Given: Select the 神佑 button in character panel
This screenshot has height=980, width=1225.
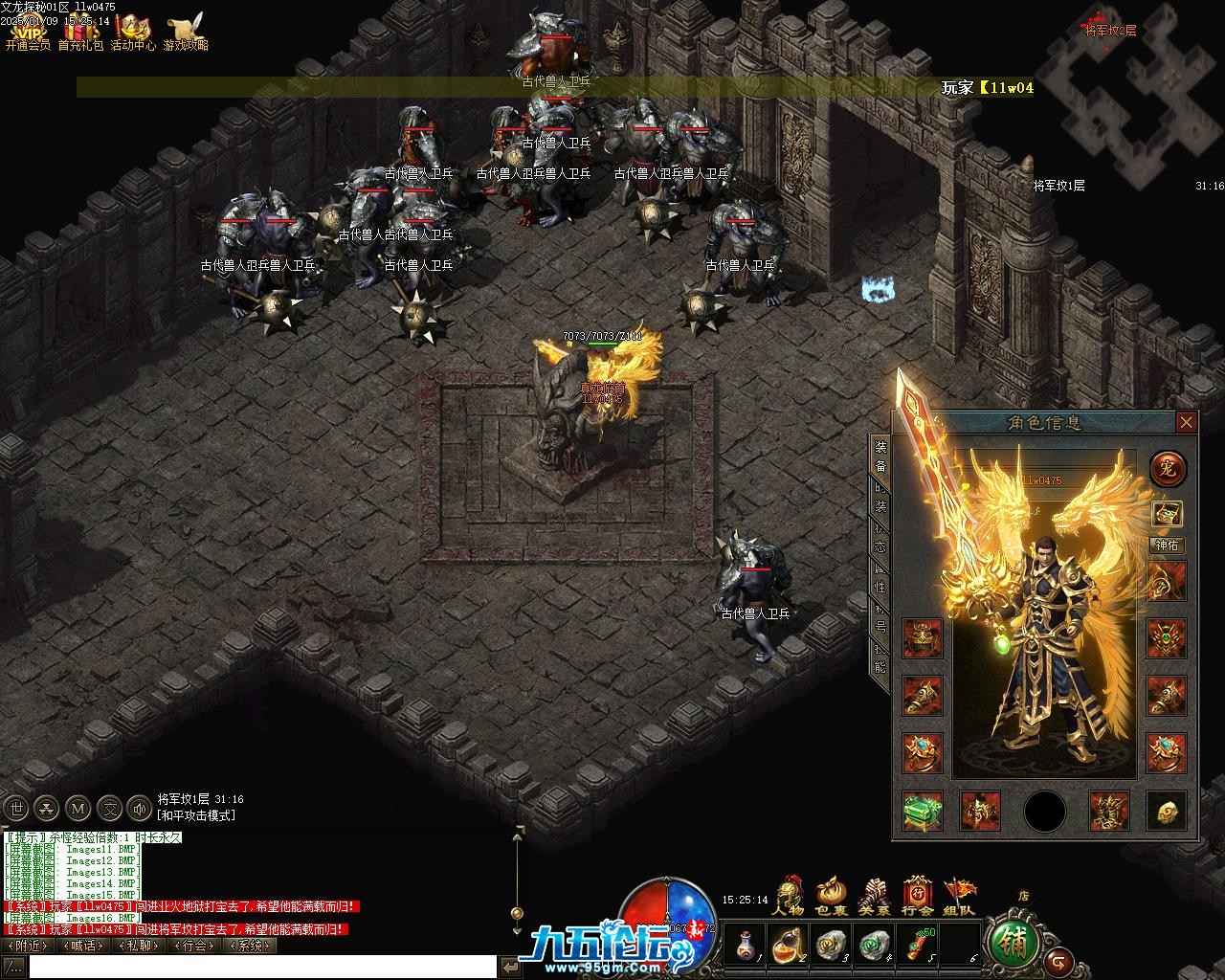Looking at the screenshot, I should [x=1168, y=546].
